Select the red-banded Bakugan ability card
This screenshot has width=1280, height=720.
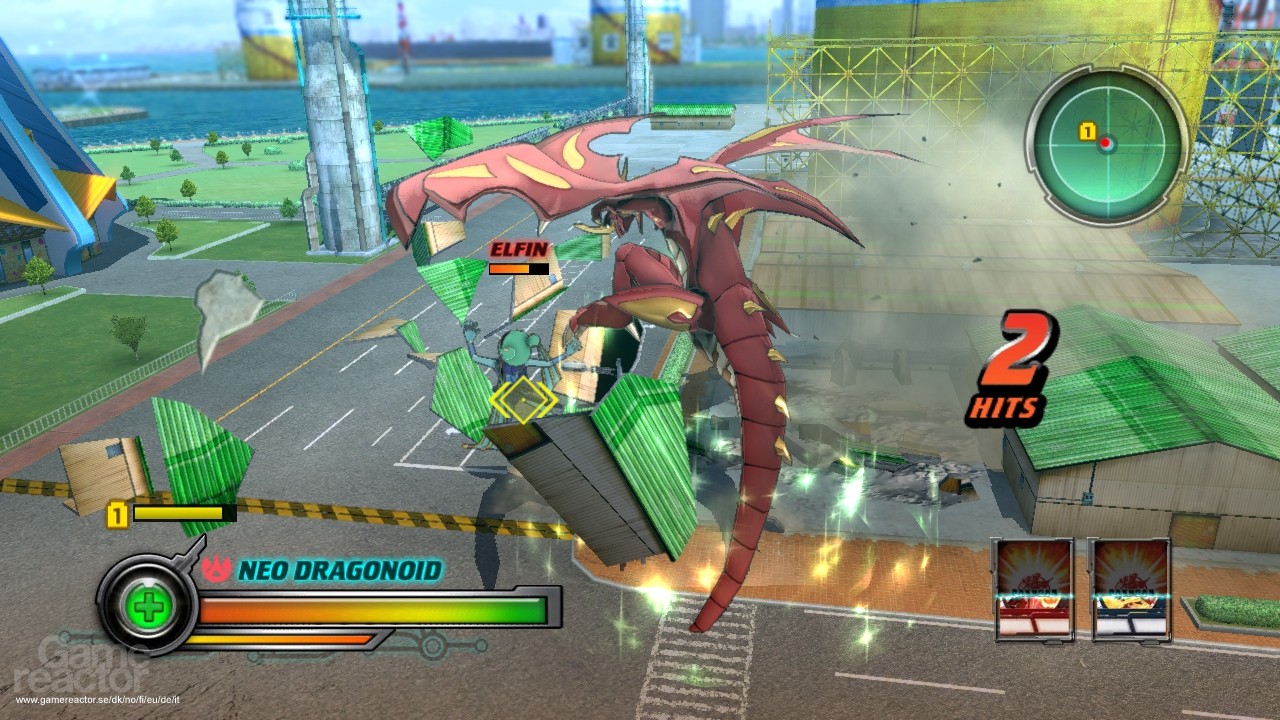pos(1033,589)
